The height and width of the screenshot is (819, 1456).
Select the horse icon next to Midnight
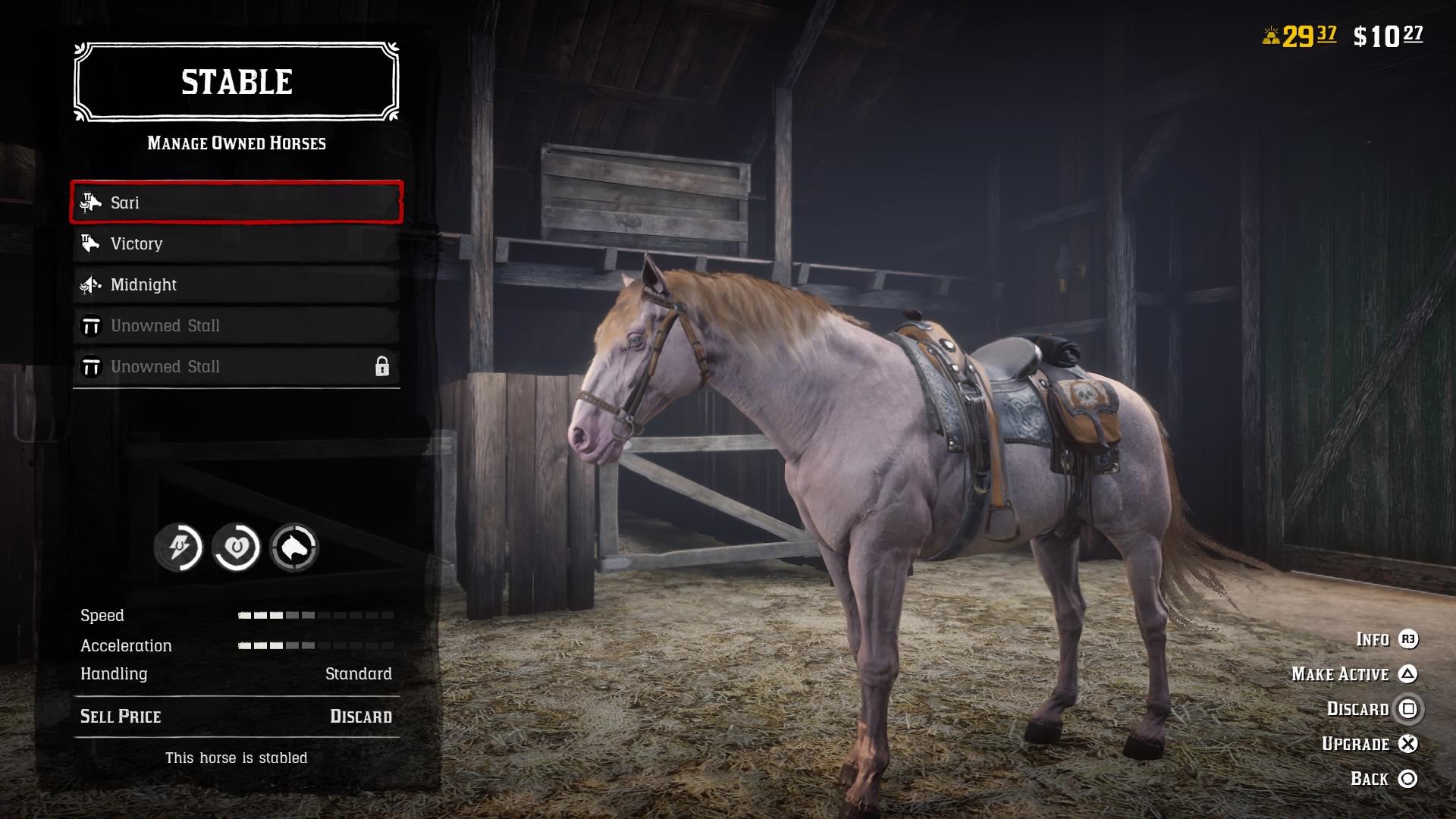(x=90, y=284)
